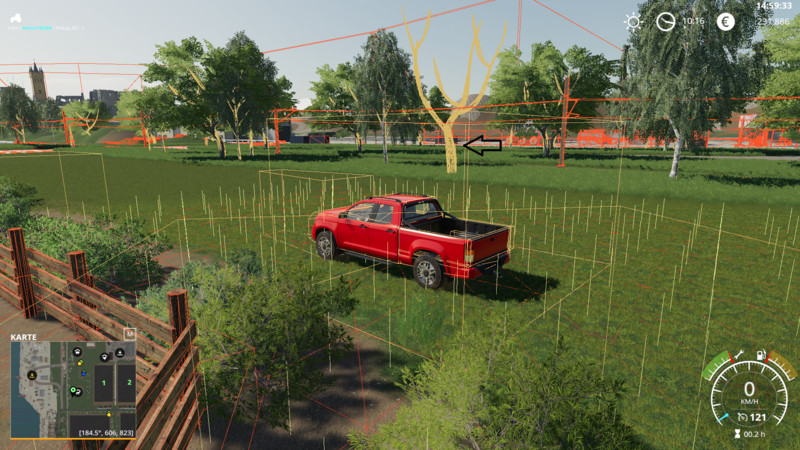Click the green player marker on minimap
The width and height of the screenshot is (800, 450).
click(x=73, y=390)
